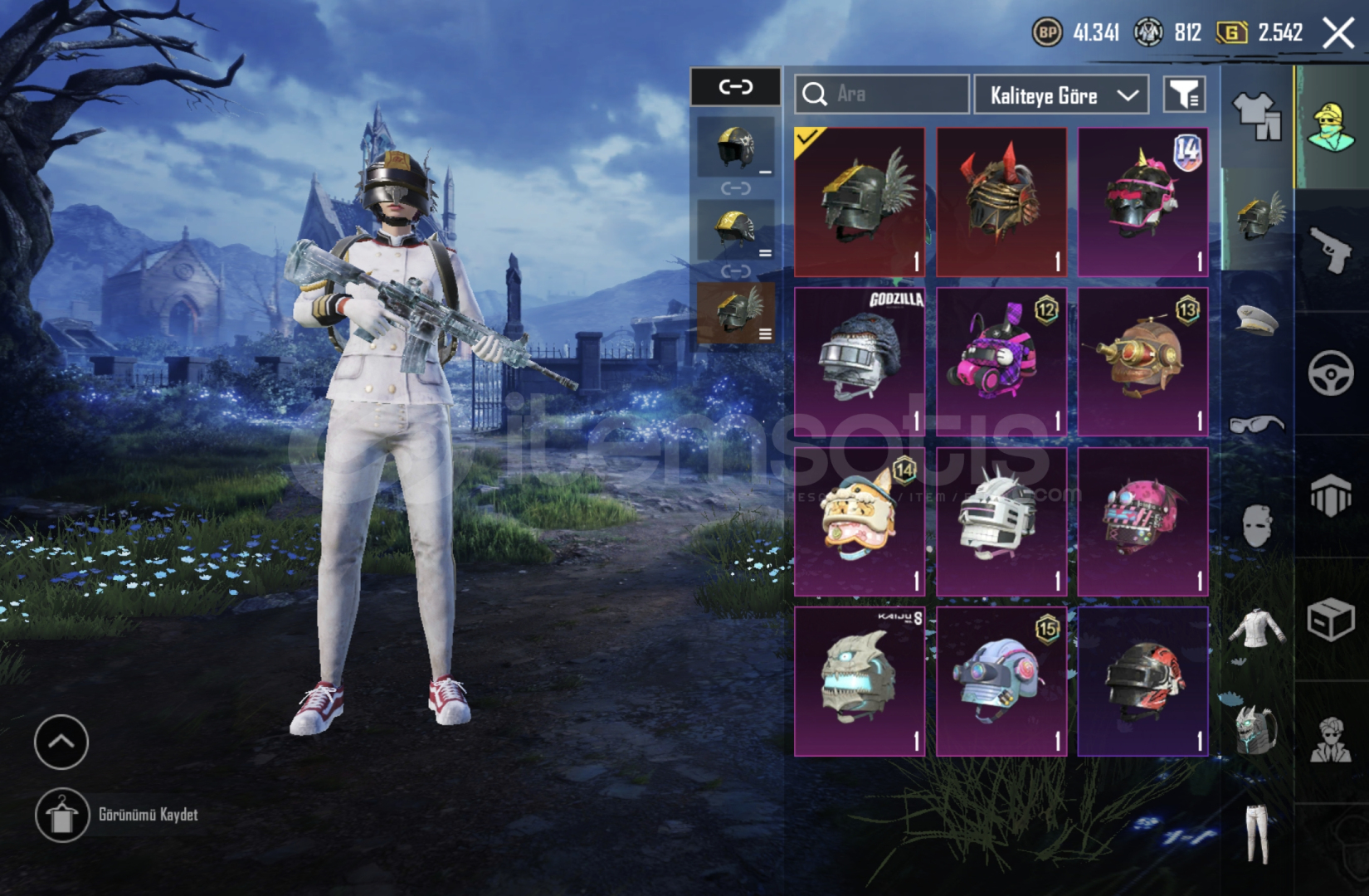Click the Ara search field

[882, 95]
